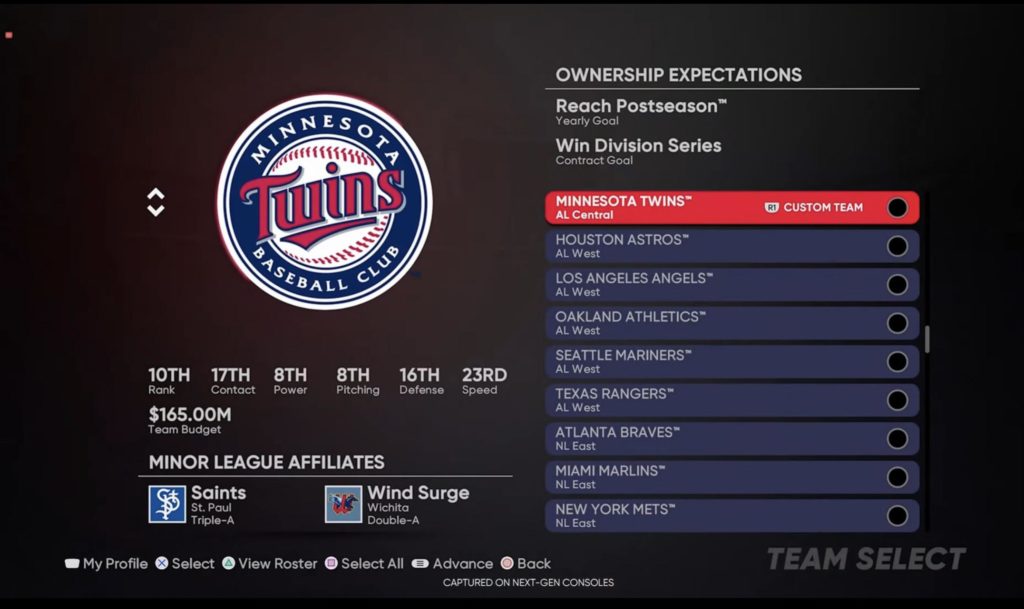This screenshot has height=609, width=1024.
Task: Click the team list scrollbar handle
Action: (x=927, y=339)
